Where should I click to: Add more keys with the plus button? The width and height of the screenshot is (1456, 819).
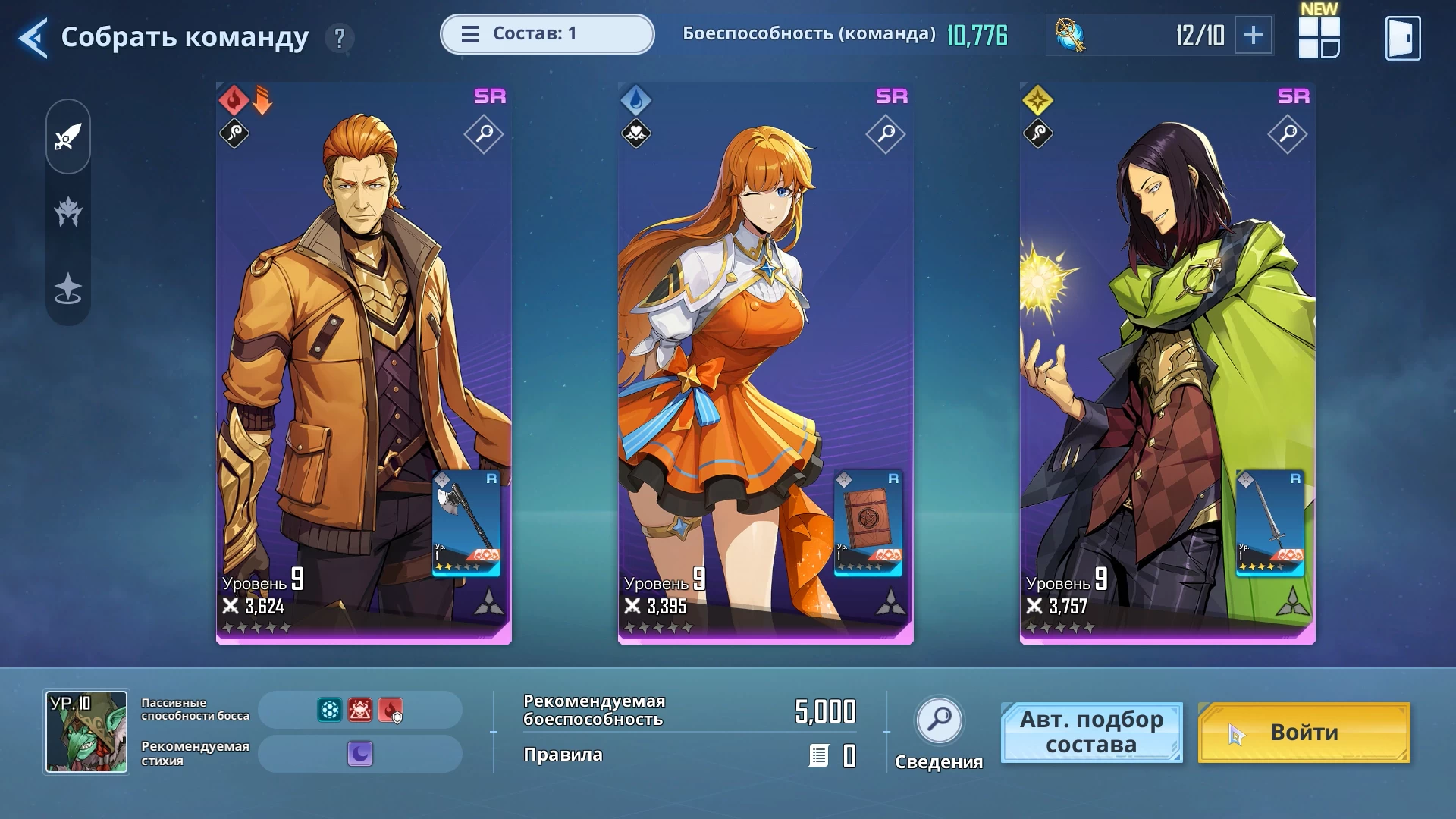coord(1253,35)
